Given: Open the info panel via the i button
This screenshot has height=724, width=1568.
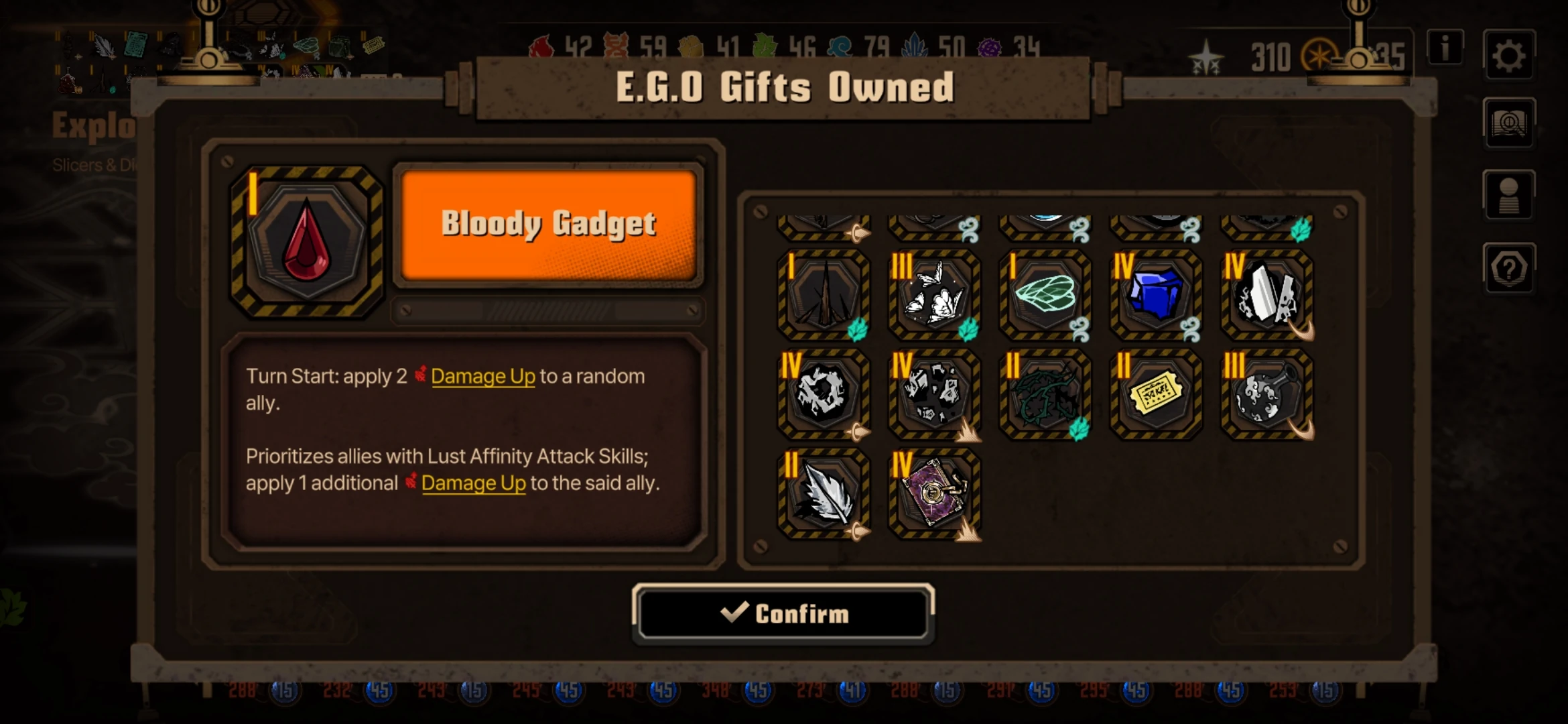Looking at the screenshot, I should (1444, 47).
